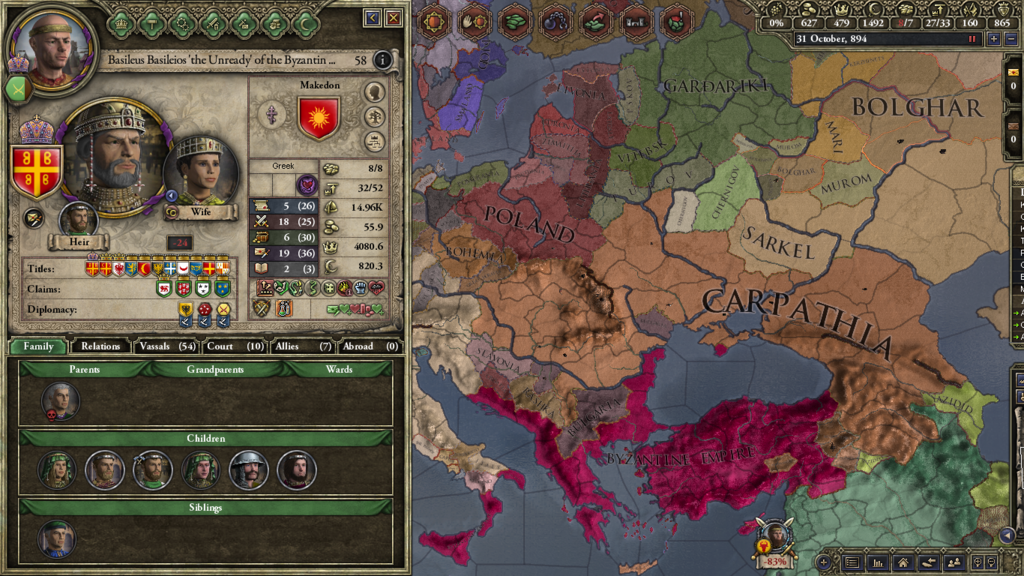This screenshot has width=1024, height=576.
Task: Click the sibling's portrait in the Siblings section
Action: point(56,538)
